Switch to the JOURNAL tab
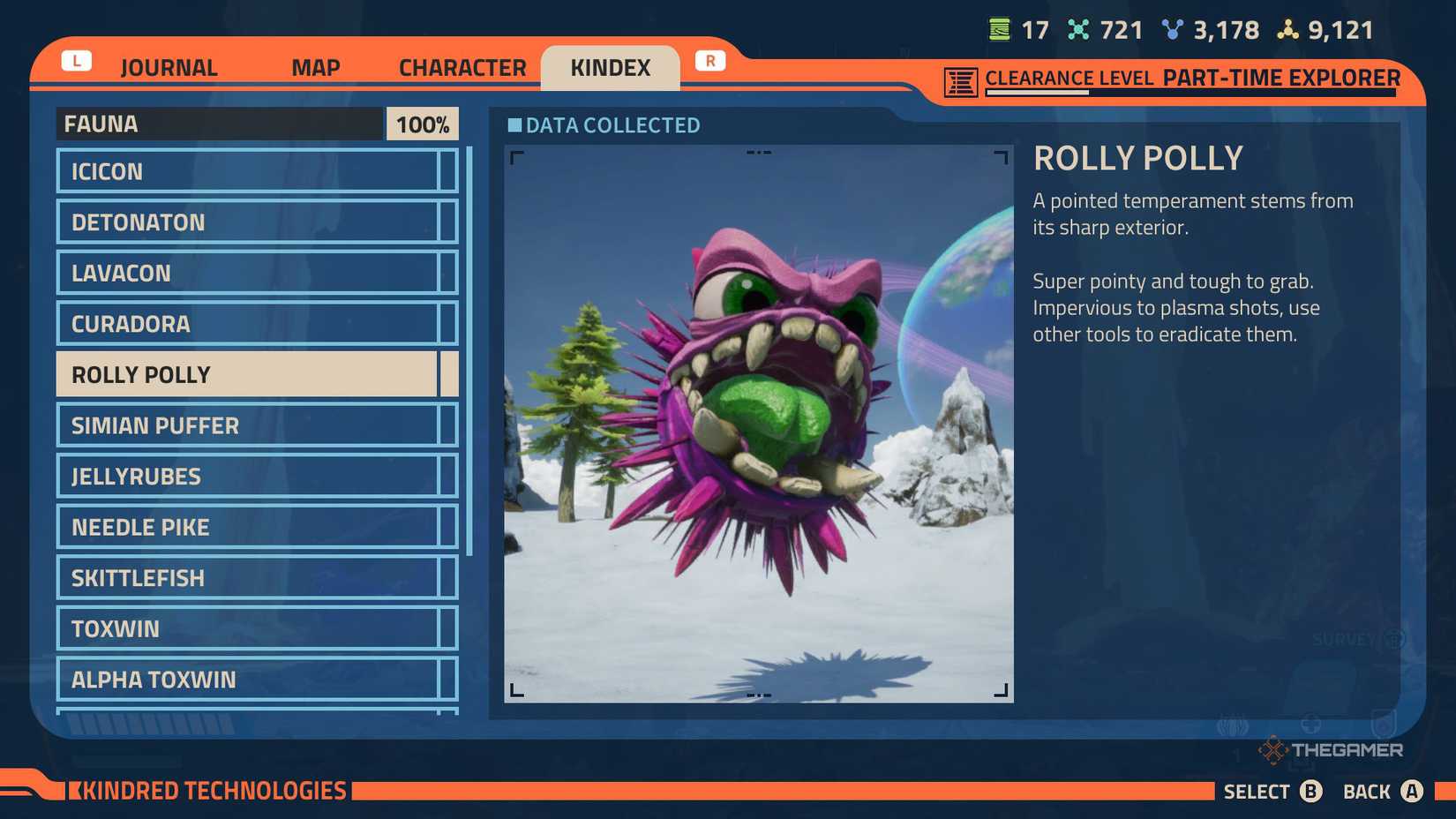This screenshot has width=1456, height=819. pos(168,66)
